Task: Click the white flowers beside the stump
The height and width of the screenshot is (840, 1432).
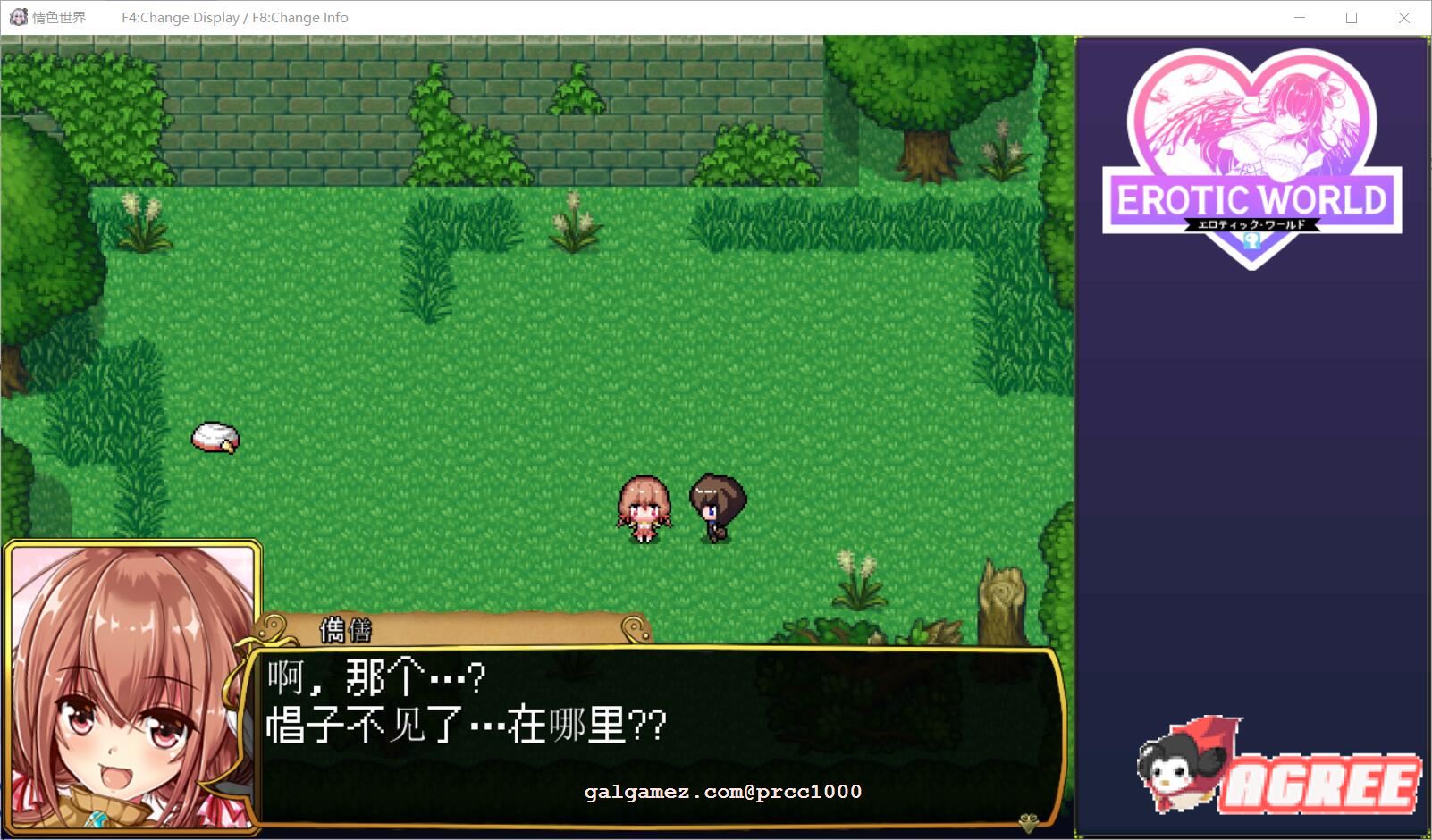Action: 856,576
